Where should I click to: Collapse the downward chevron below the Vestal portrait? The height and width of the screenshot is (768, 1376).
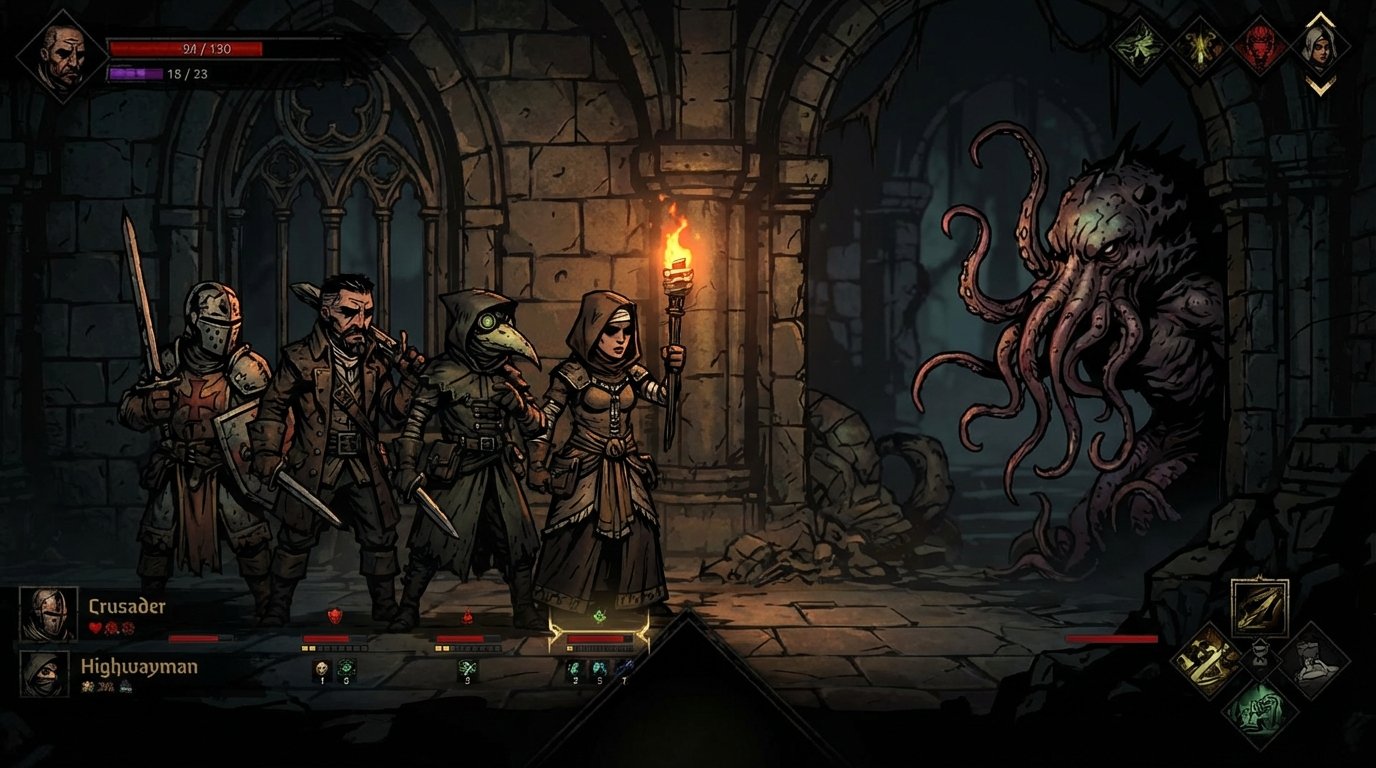1321,85
